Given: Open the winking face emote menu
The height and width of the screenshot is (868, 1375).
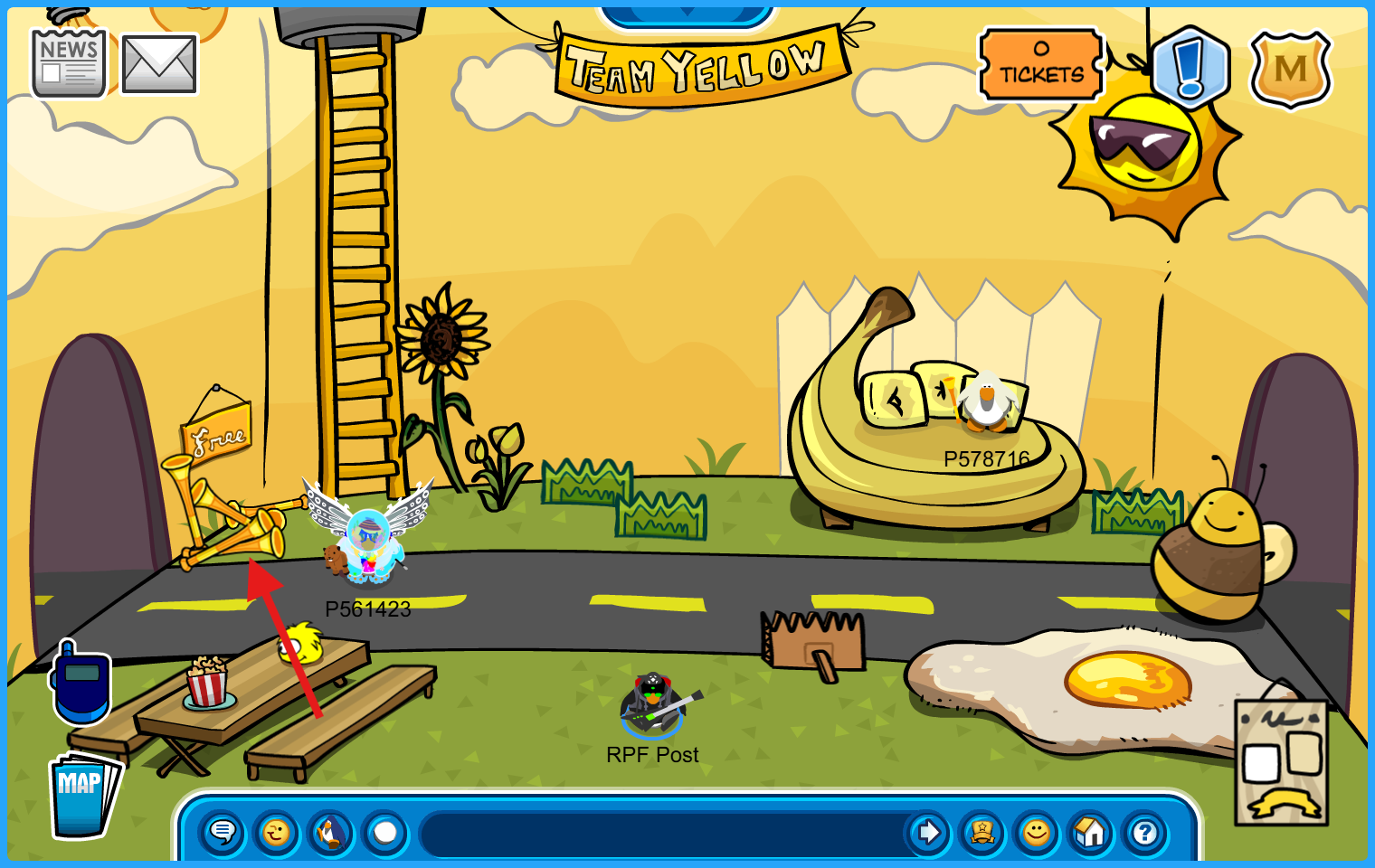Looking at the screenshot, I should pos(277,832).
